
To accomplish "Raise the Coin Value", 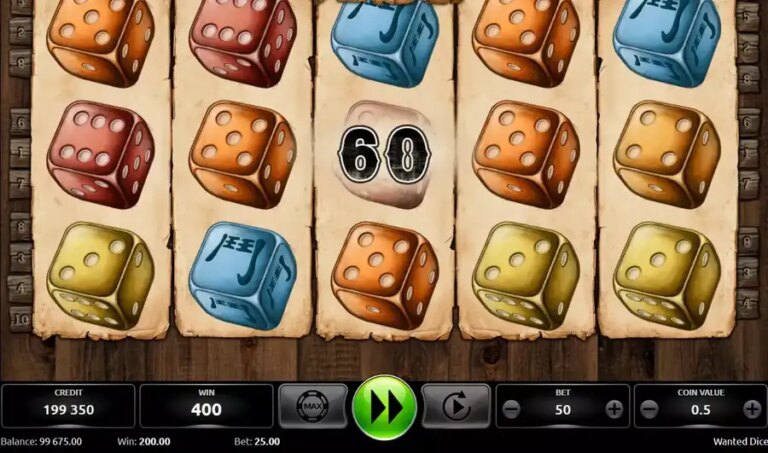I will (x=752, y=409).
